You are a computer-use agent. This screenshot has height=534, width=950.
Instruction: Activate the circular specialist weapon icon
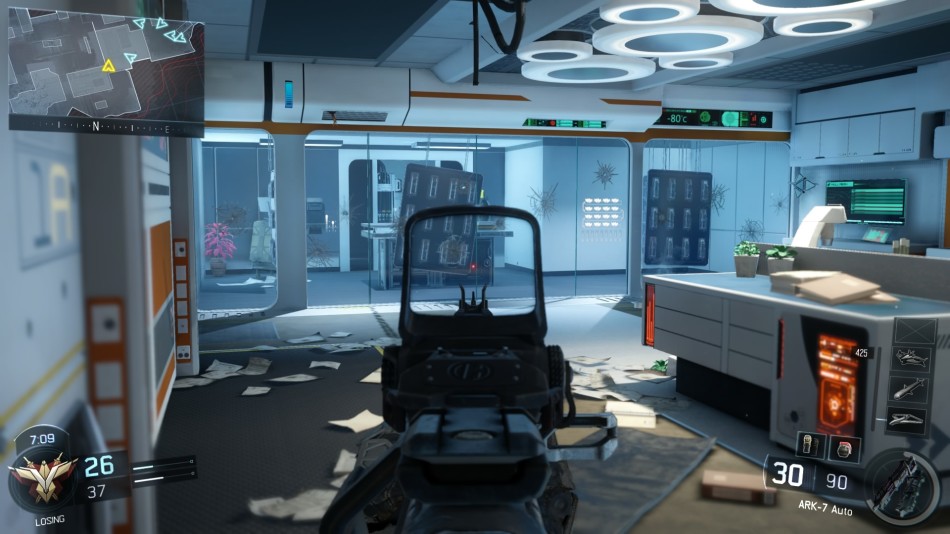pos(903,487)
